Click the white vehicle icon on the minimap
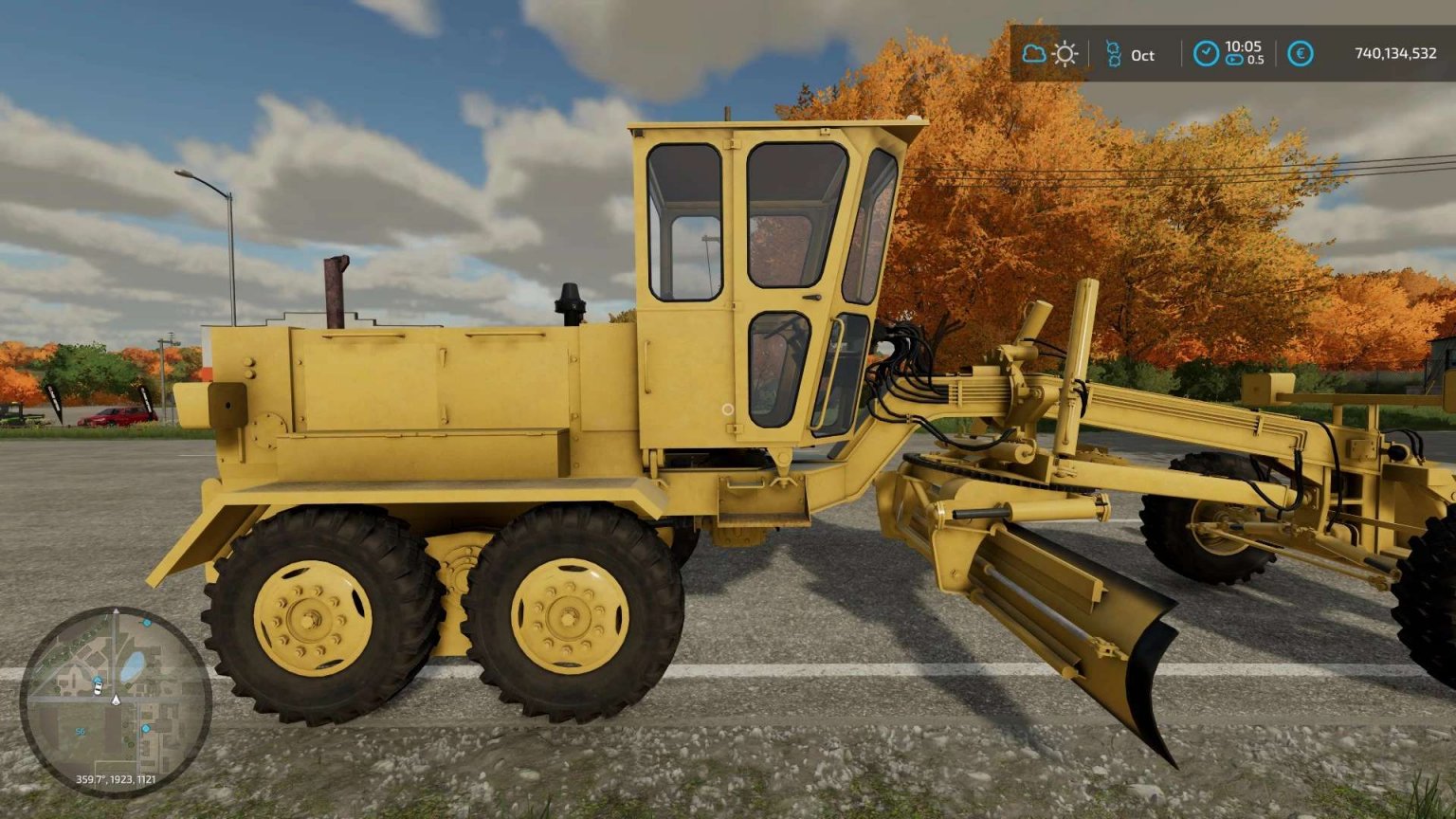Screen dimensions: 1456x819 (x=98, y=689)
